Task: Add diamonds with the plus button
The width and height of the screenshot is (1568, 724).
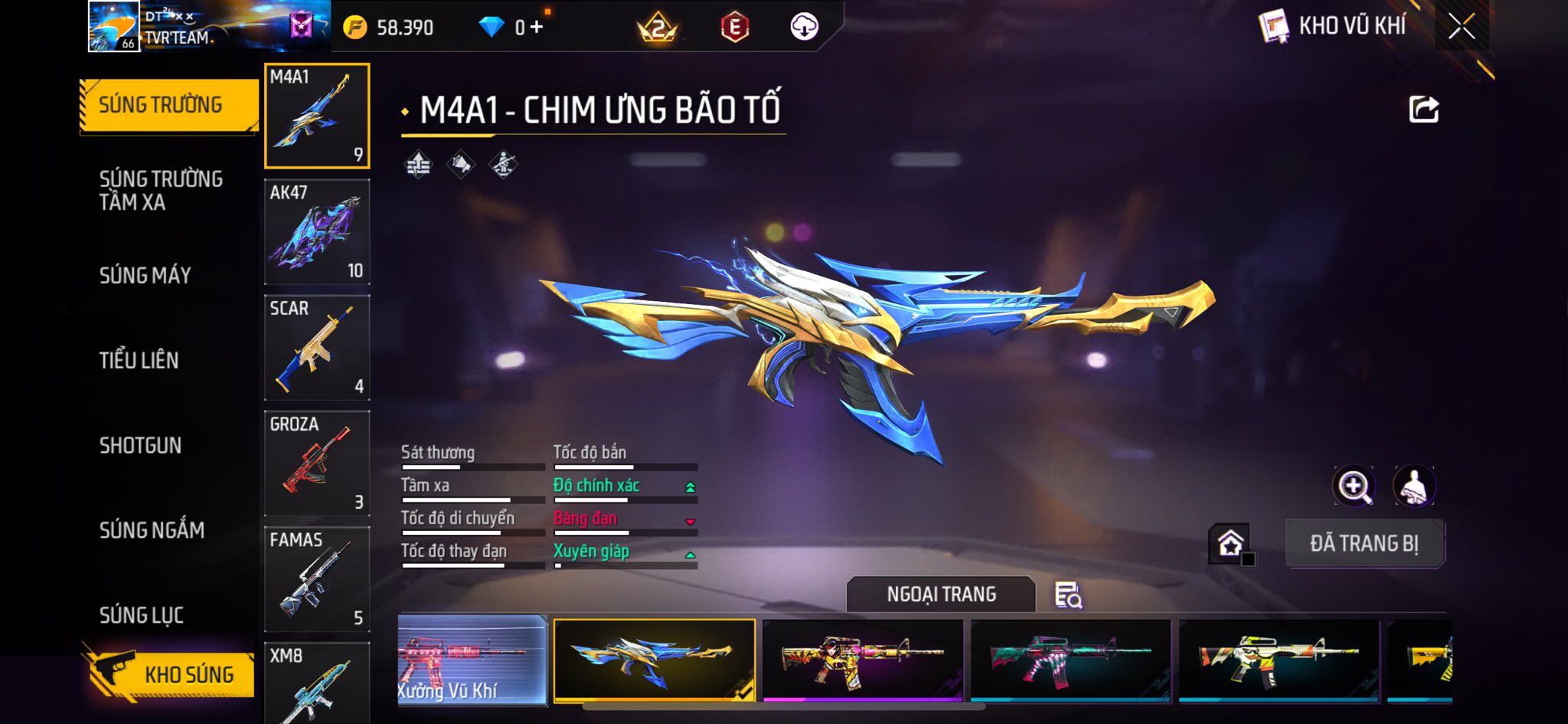Action: (537, 28)
